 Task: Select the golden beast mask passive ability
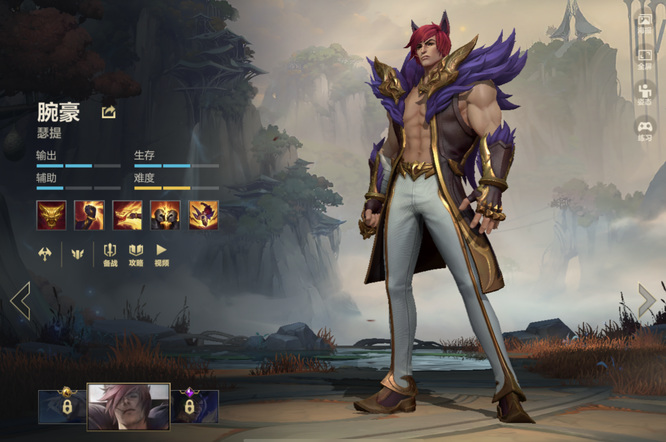51,215
